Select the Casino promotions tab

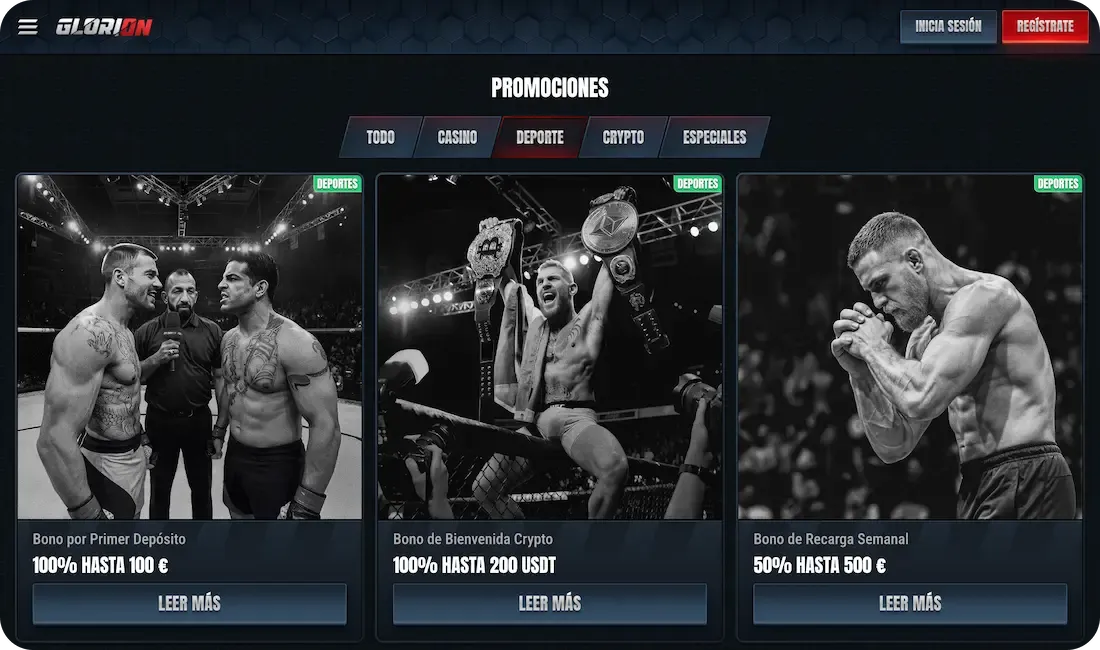(457, 138)
